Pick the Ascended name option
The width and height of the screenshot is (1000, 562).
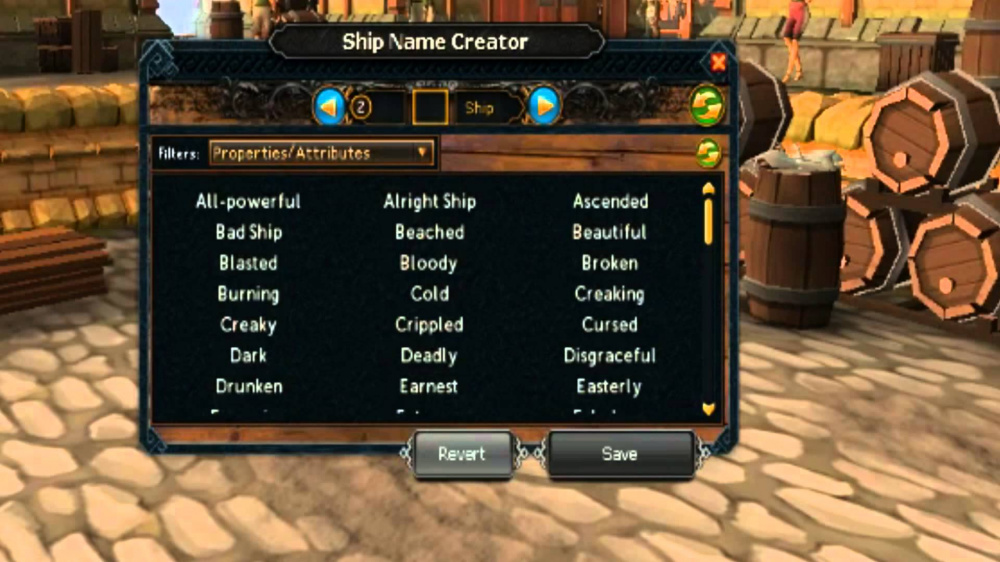coord(610,201)
